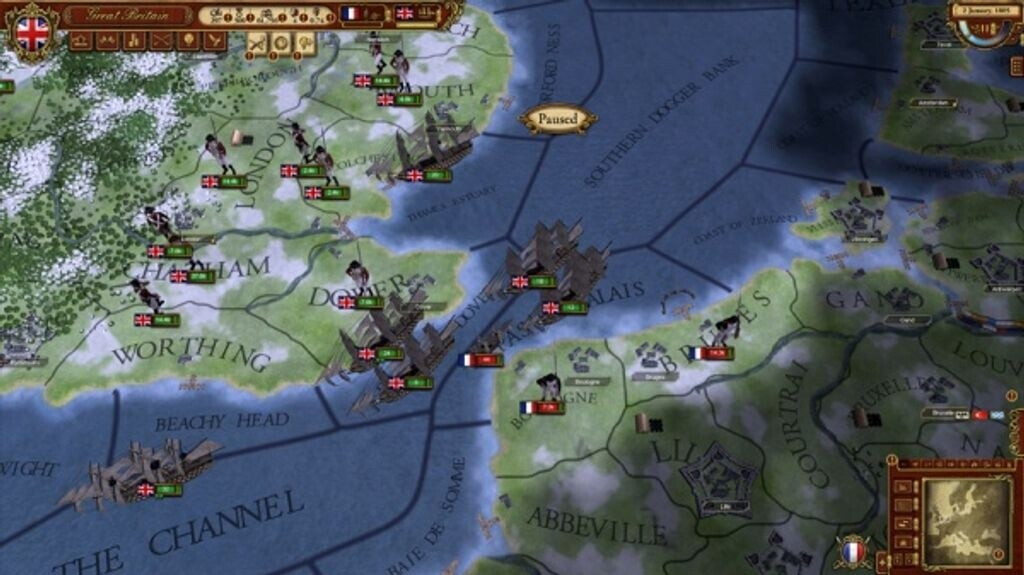The image size is (1024, 575).
Task: Click the Europe minimap
Action: pyautogui.click(x=966, y=515)
